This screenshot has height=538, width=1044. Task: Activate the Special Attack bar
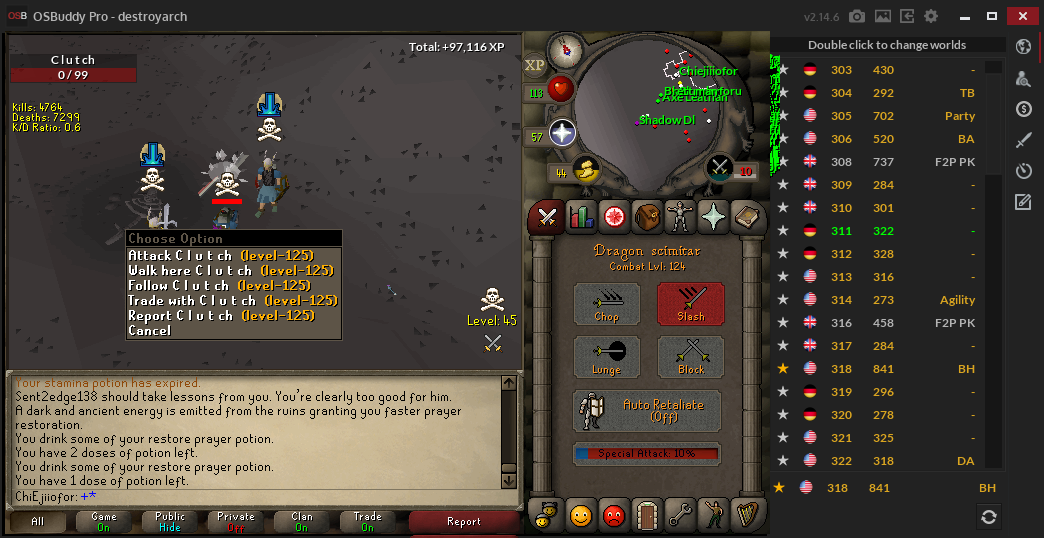point(647,453)
